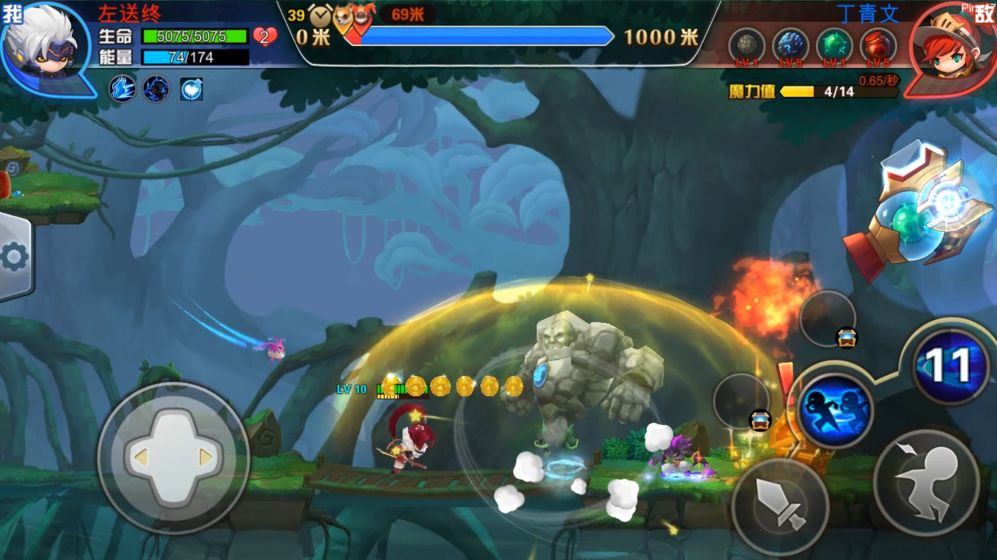Tap the grey stone LV 1 summon icon
This screenshot has width=997, height=560.
tap(746, 46)
